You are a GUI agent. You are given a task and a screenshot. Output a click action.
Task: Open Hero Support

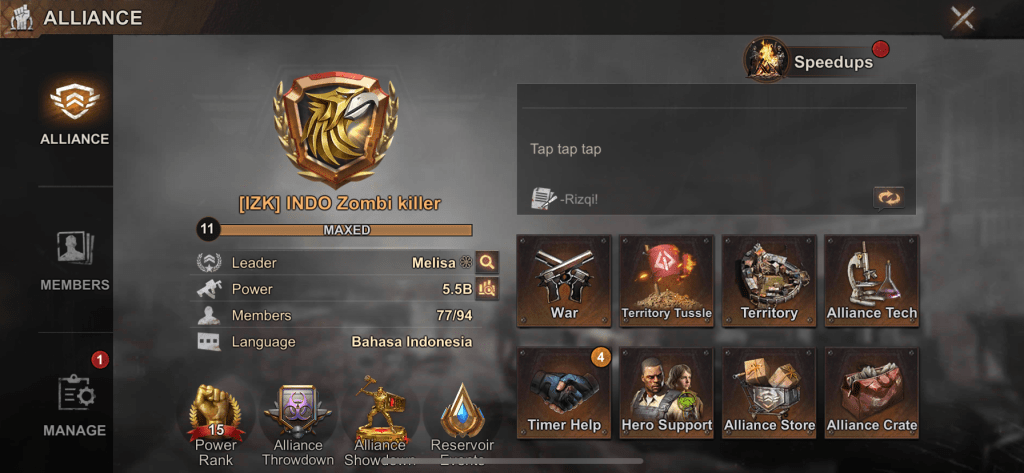point(667,392)
